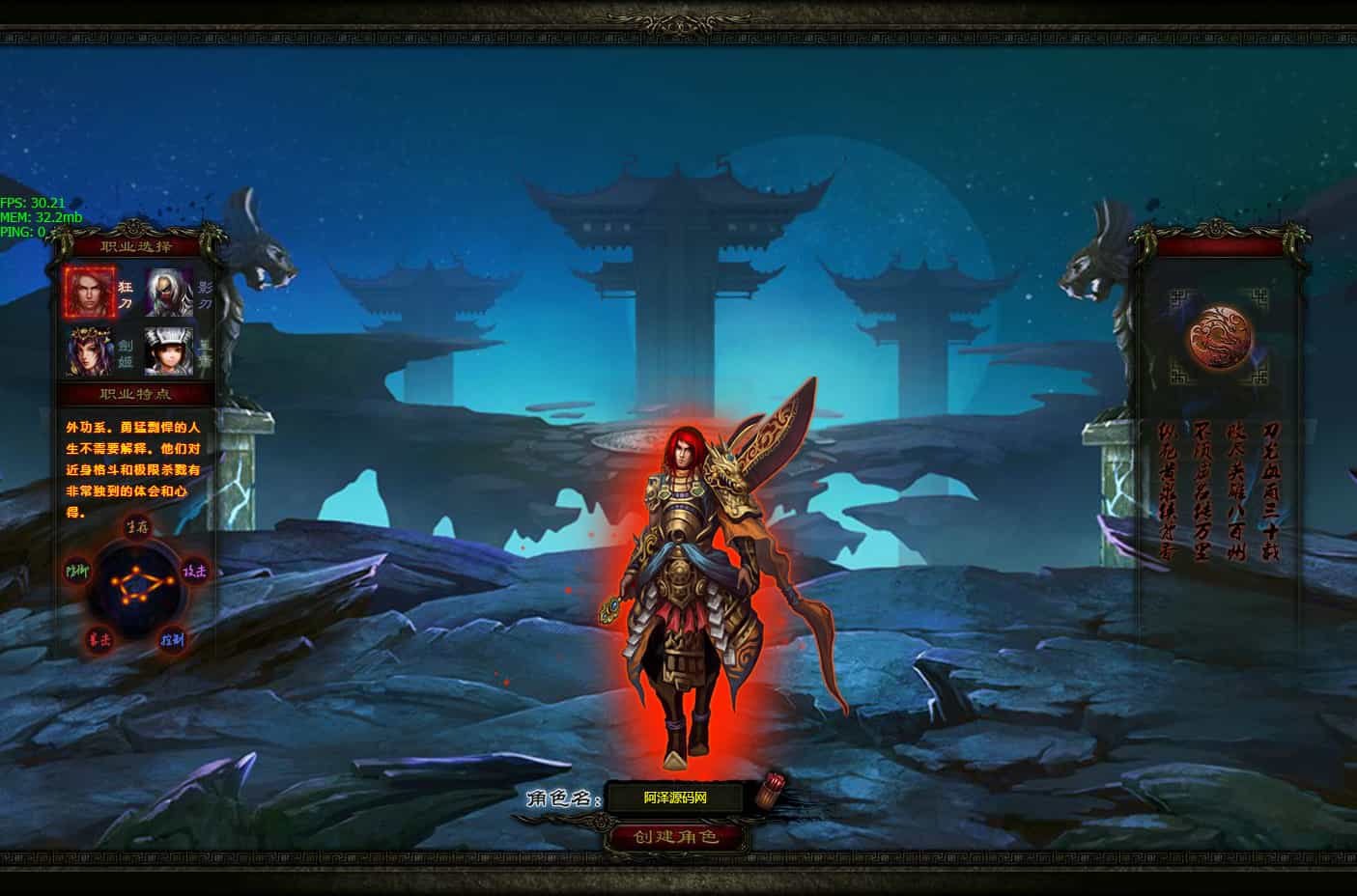Select the 狂刀 red-haired warrior class portrait
This screenshot has width=1357, height=896.
[x=90, y=292]
